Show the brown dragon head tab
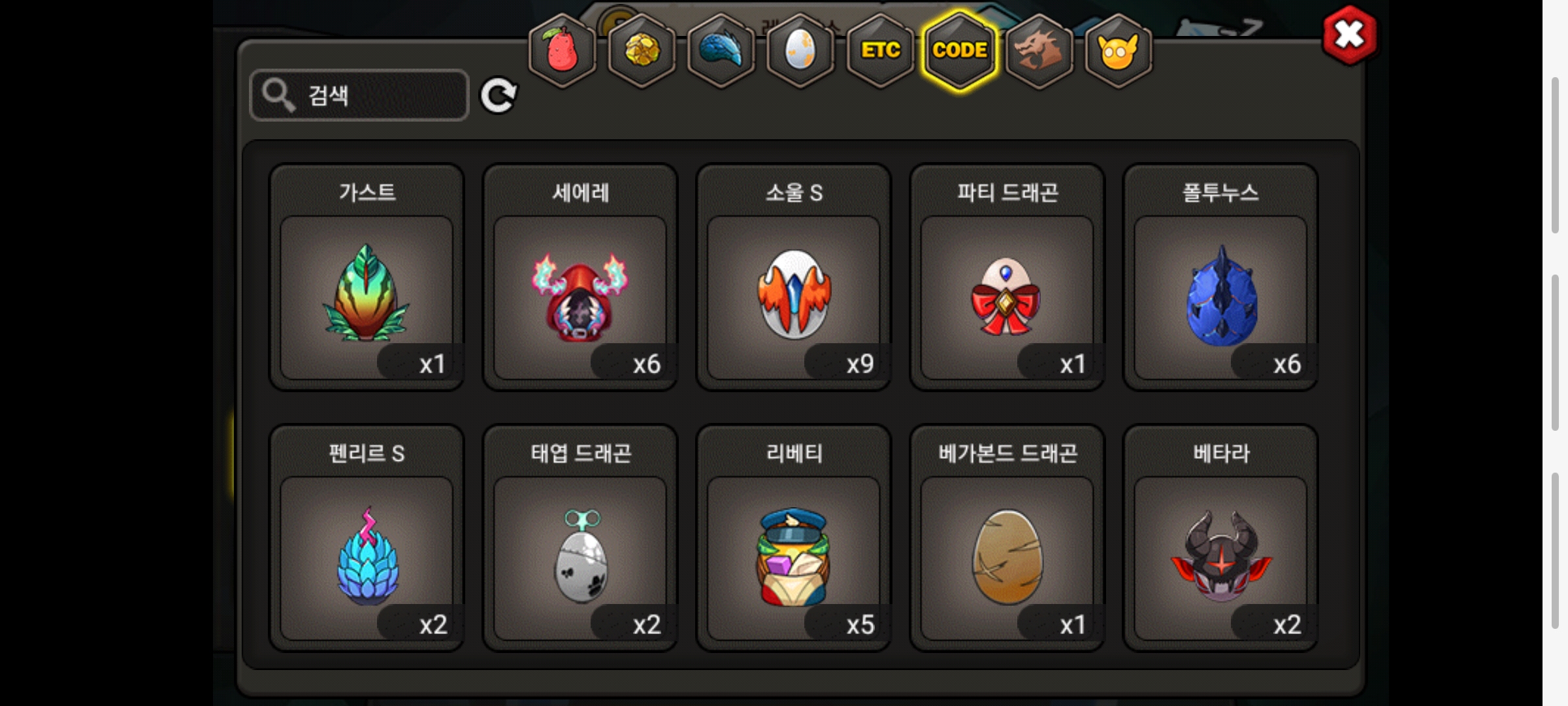This screenshot has height=706, width=1568. point(1039,51)
